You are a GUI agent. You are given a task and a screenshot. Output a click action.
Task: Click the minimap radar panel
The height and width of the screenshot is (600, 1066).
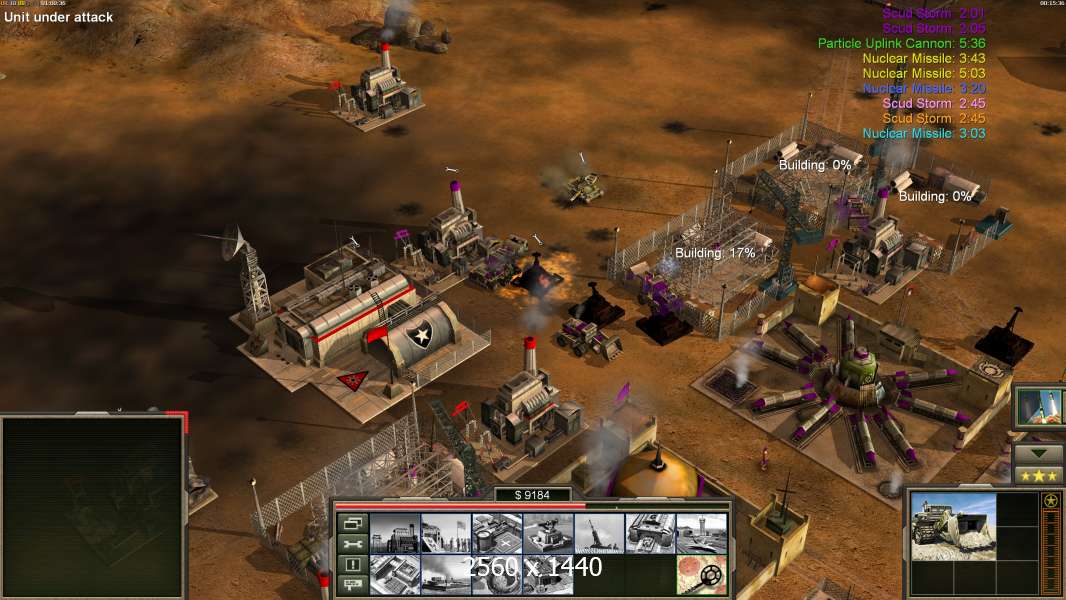tap(93, 506)
